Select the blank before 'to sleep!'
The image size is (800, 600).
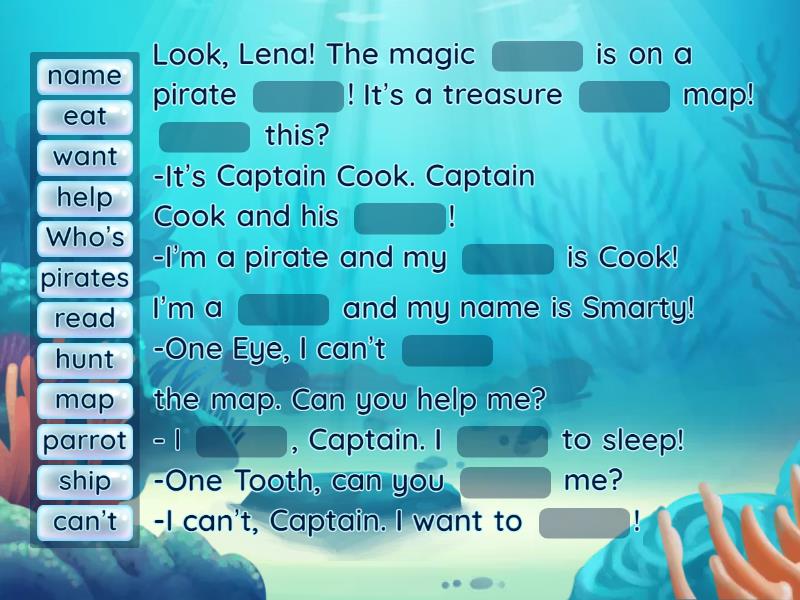pos(502,441)
